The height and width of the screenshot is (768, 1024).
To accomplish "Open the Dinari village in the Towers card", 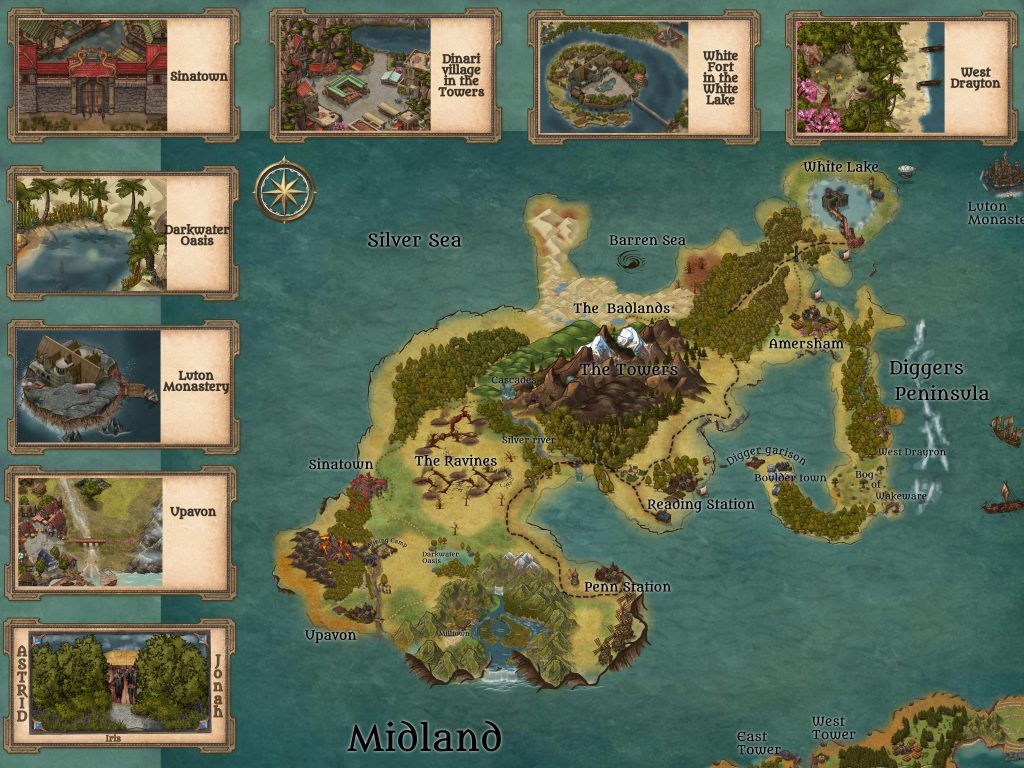I will point(385,76).
